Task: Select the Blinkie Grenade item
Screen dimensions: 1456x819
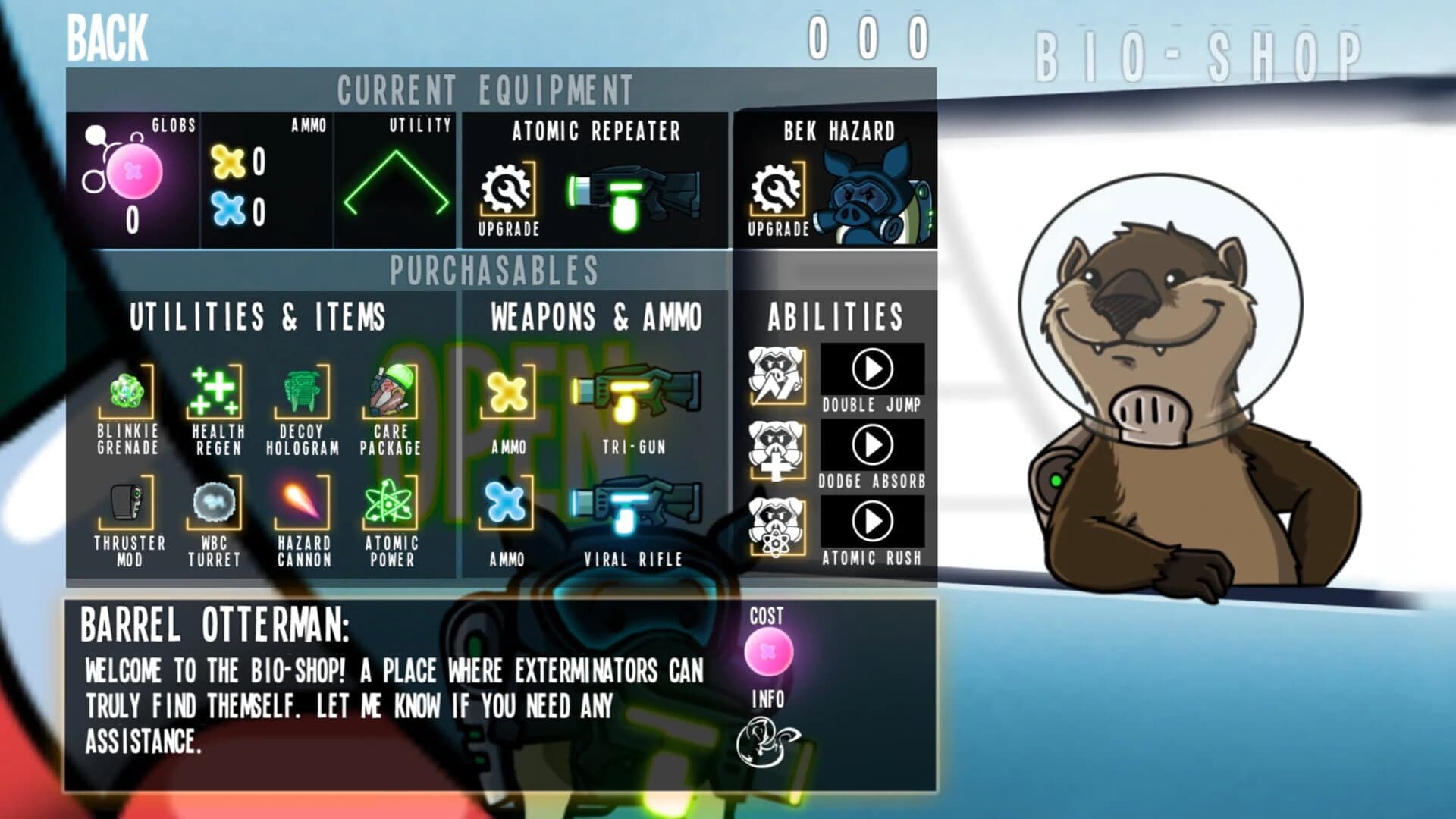Action: click(x=127, y=391)
